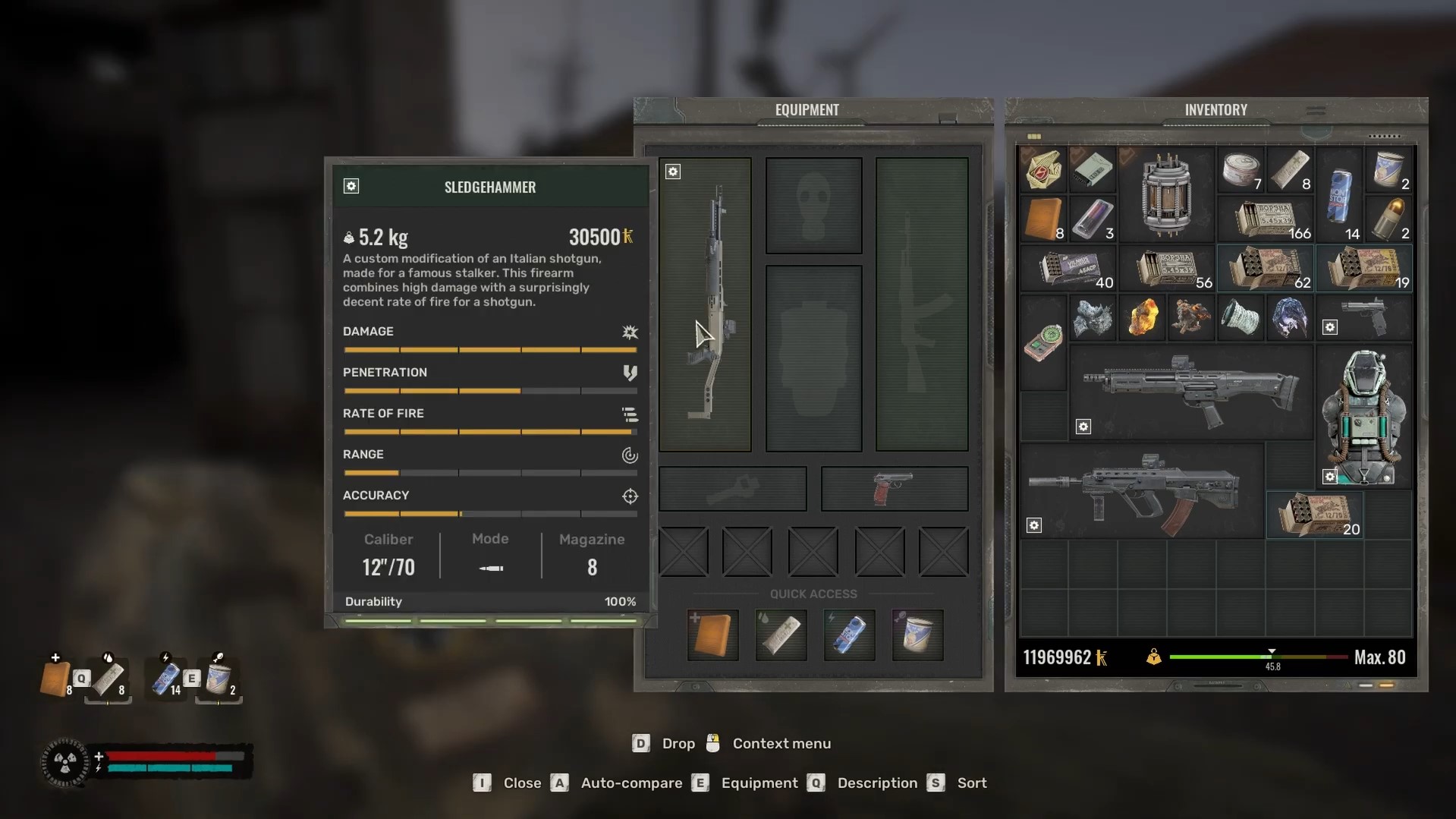Viewport: 1456px width, 819px height.
Task: Select the black bullpup shotgun in inventory
Action: 1190,392
